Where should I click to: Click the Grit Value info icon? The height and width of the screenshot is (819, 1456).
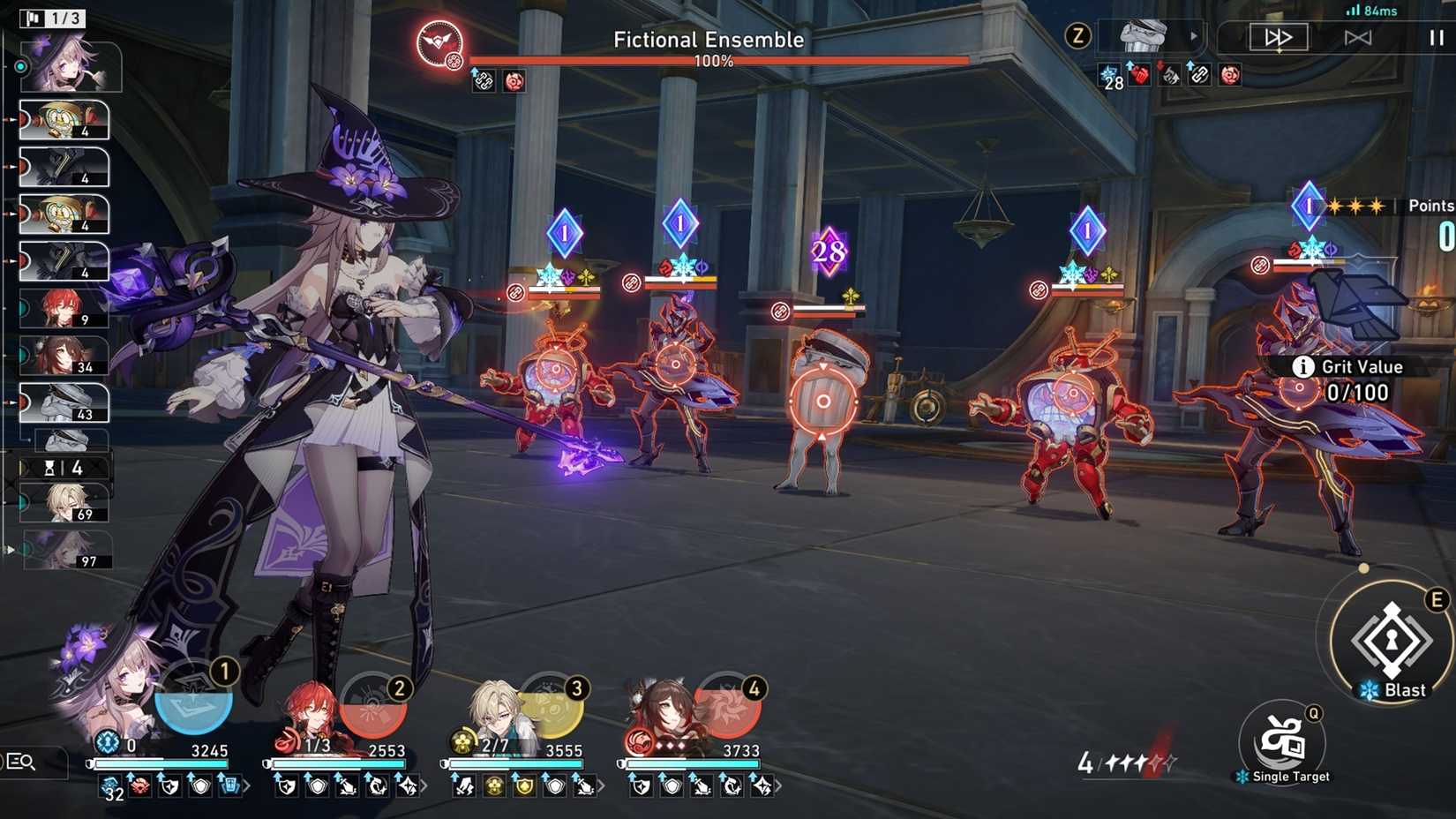coord(1302,366)
